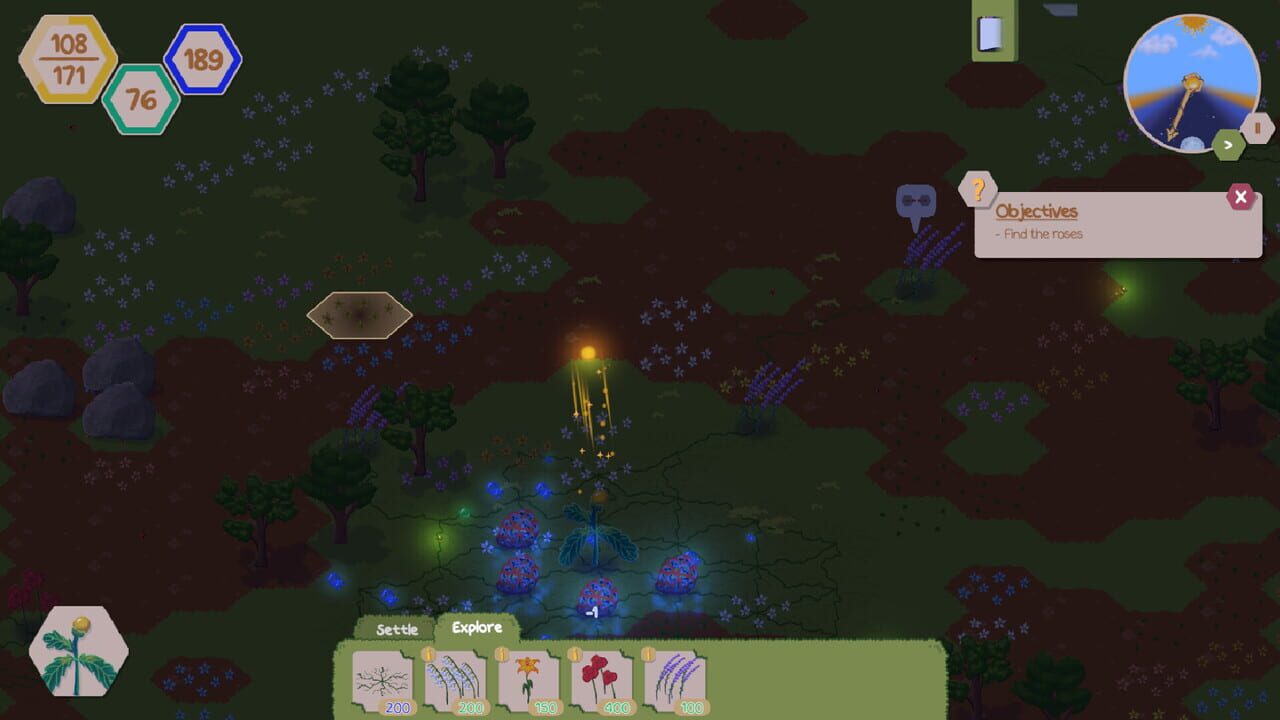1280x720 pixels.
Task: Click the Find the roses objective
Action: coord(1039,233)
